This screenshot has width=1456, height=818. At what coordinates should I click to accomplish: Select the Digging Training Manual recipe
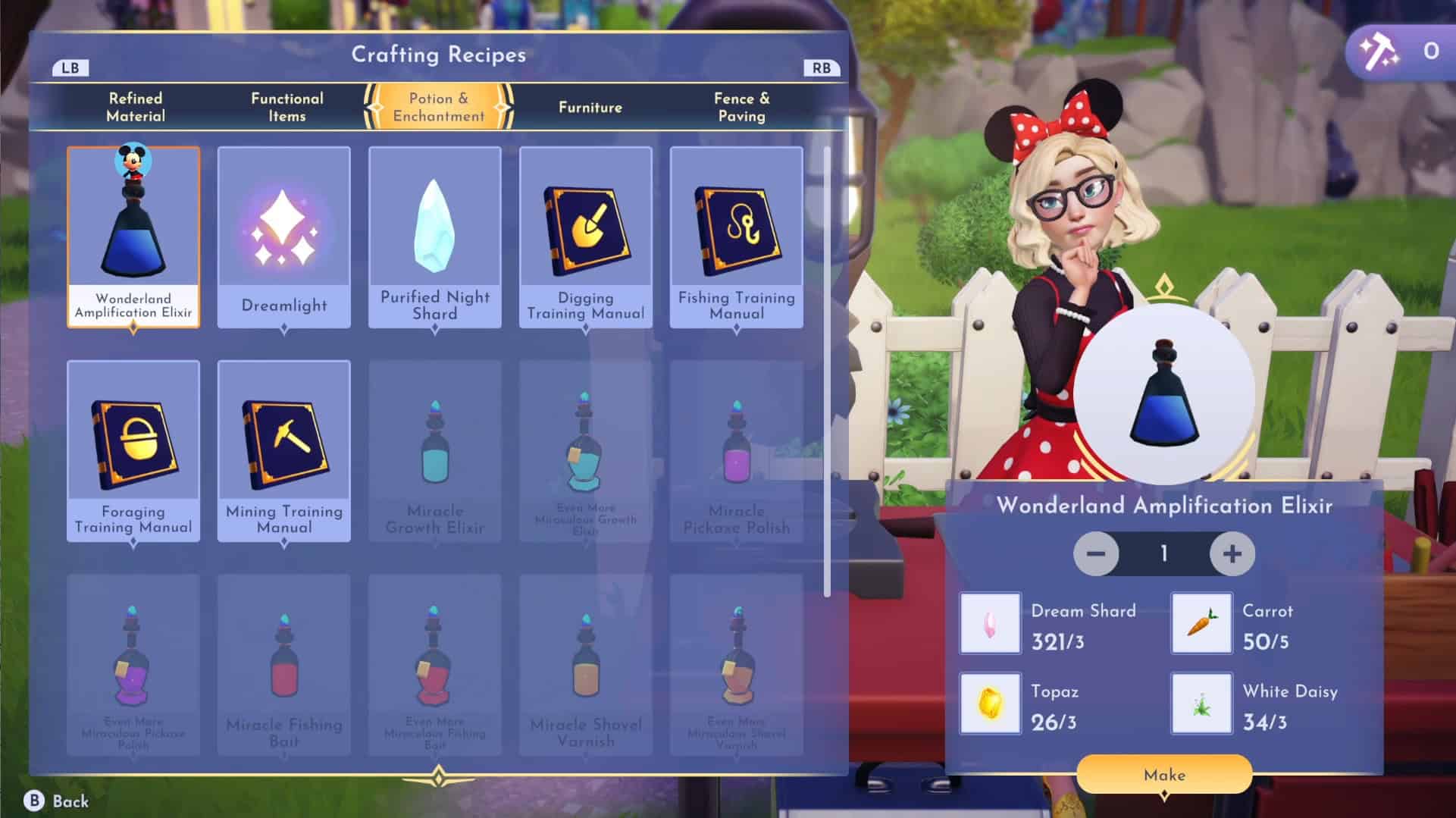[586, 237]
